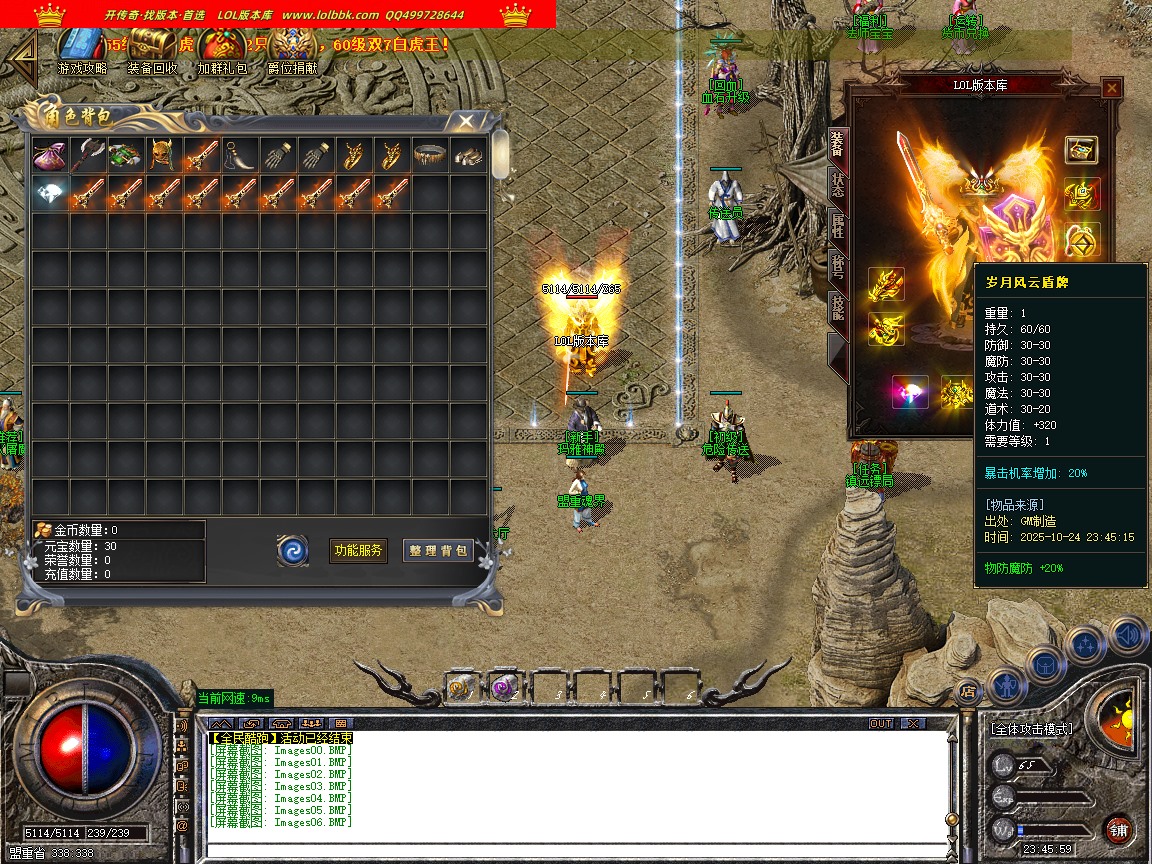Screen dimensions: 1152x864
Task: Select the purple pouch in the backpack
Action: [49, 155]
